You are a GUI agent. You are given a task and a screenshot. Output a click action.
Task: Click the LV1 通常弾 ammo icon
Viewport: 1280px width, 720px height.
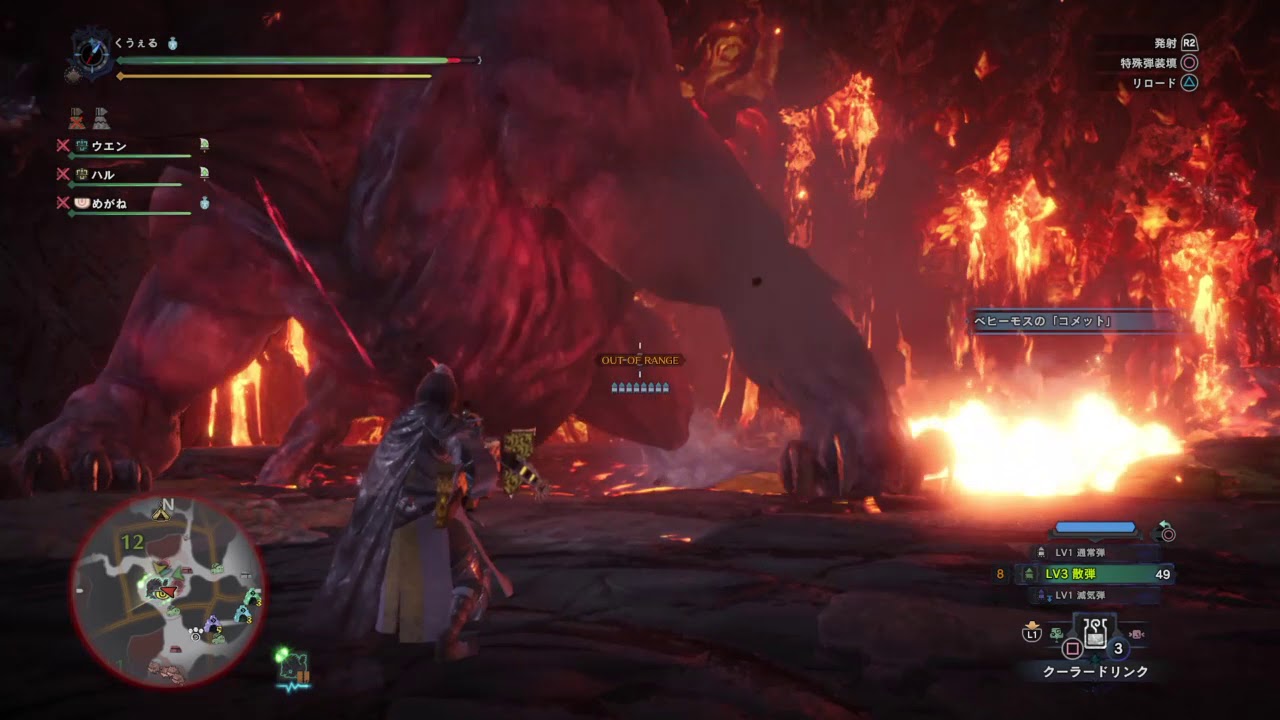click(1041, 551)
